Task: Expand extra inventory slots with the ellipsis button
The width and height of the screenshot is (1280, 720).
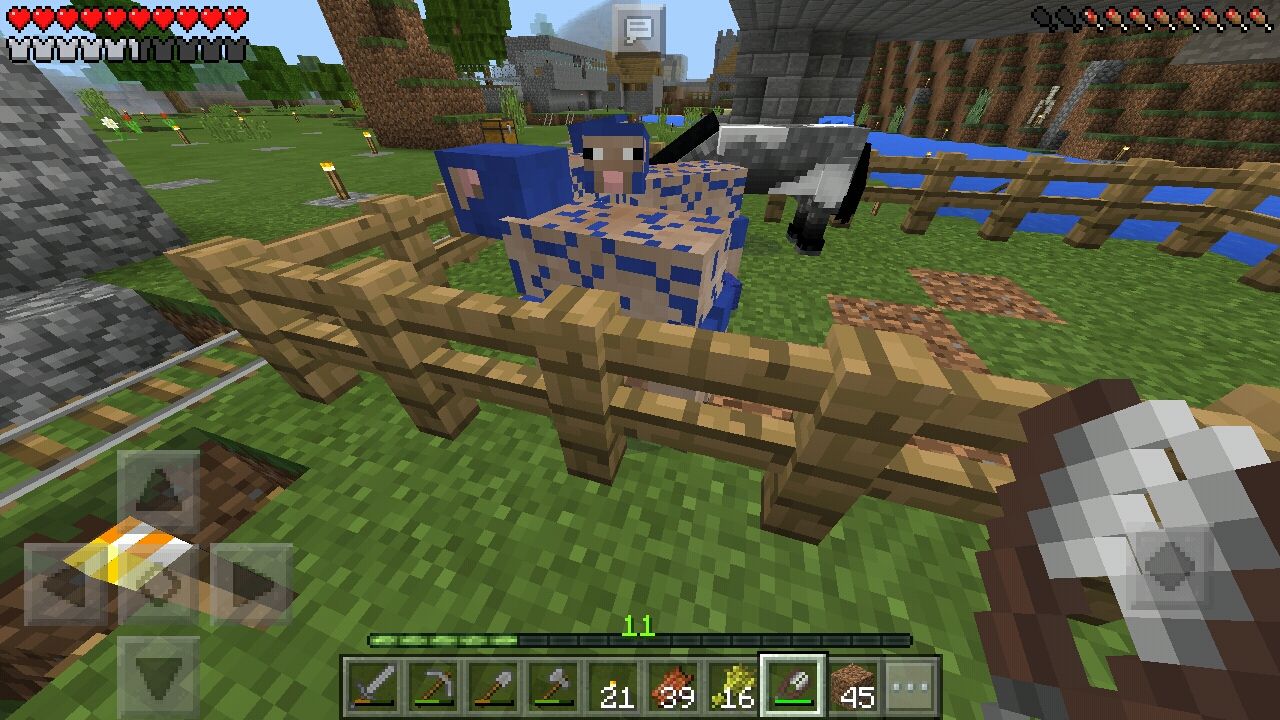Action: point(911,685)
